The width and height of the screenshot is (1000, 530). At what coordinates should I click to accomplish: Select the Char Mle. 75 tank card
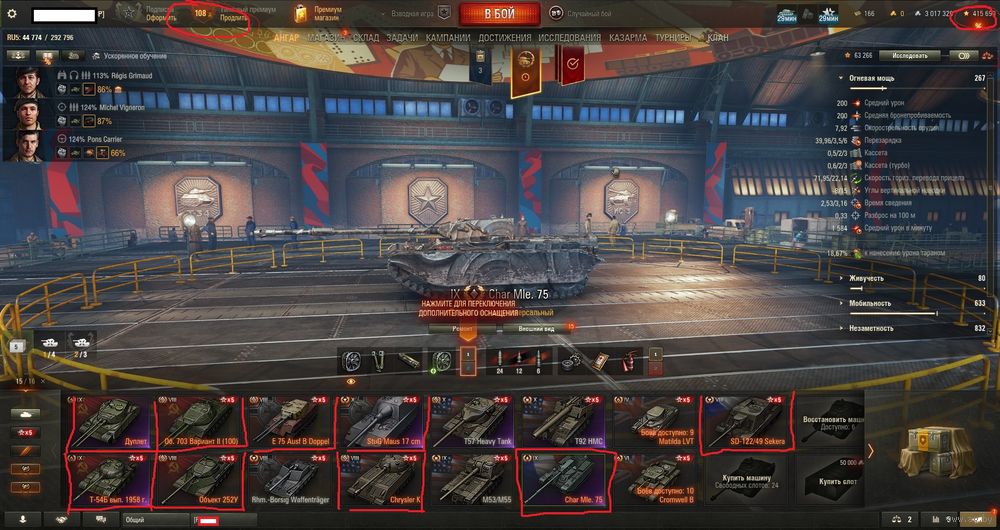tap(561, 480)
